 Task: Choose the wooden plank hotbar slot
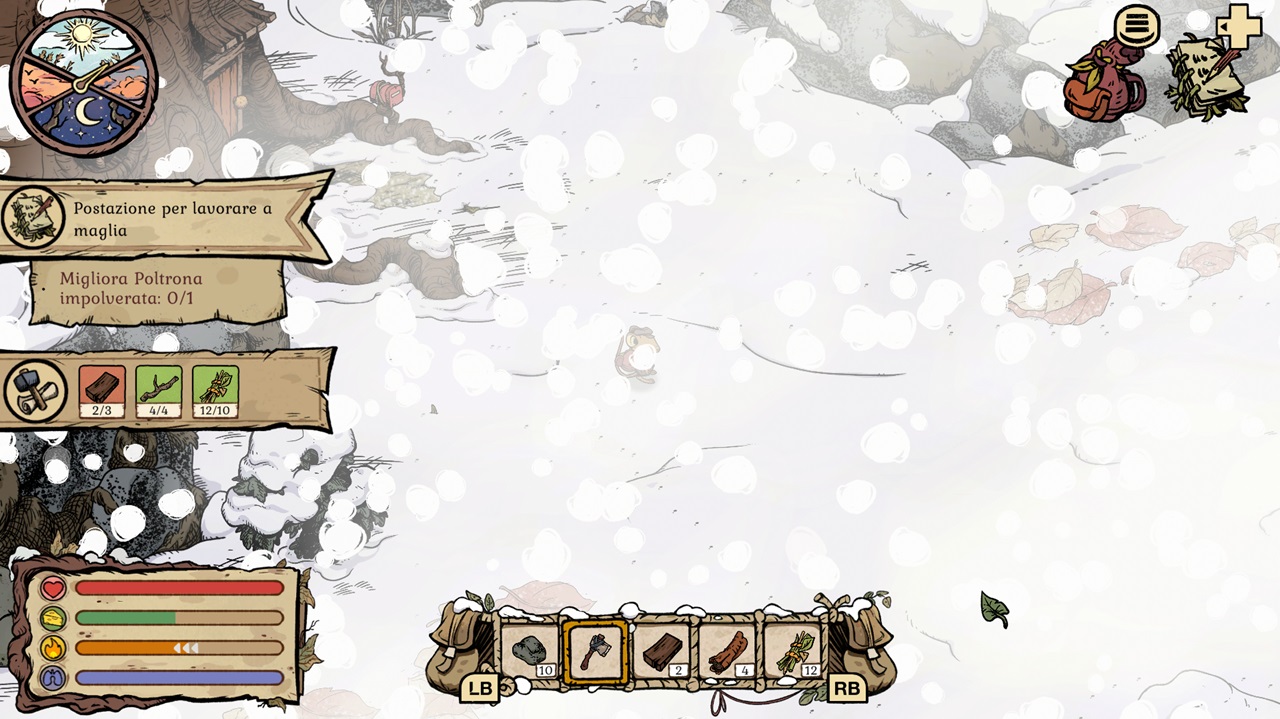(661, 652)
